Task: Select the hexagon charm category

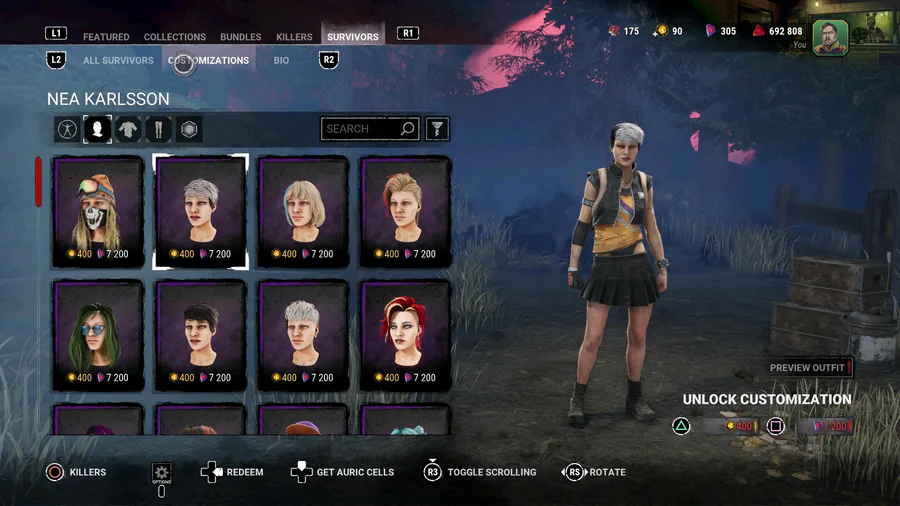Action: tap(189, 129)
